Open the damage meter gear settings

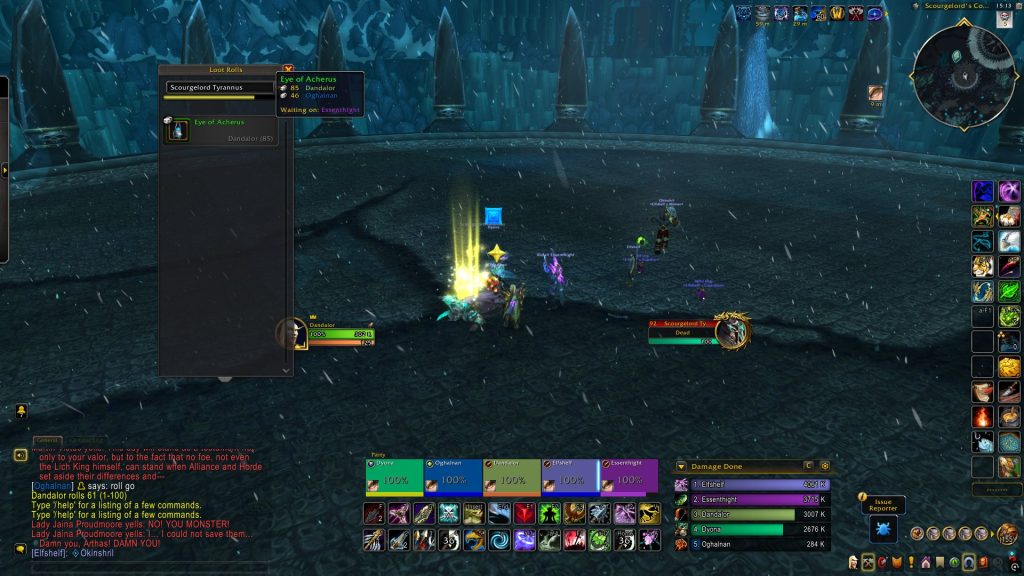pyautogui.click(x=825, y=466)
